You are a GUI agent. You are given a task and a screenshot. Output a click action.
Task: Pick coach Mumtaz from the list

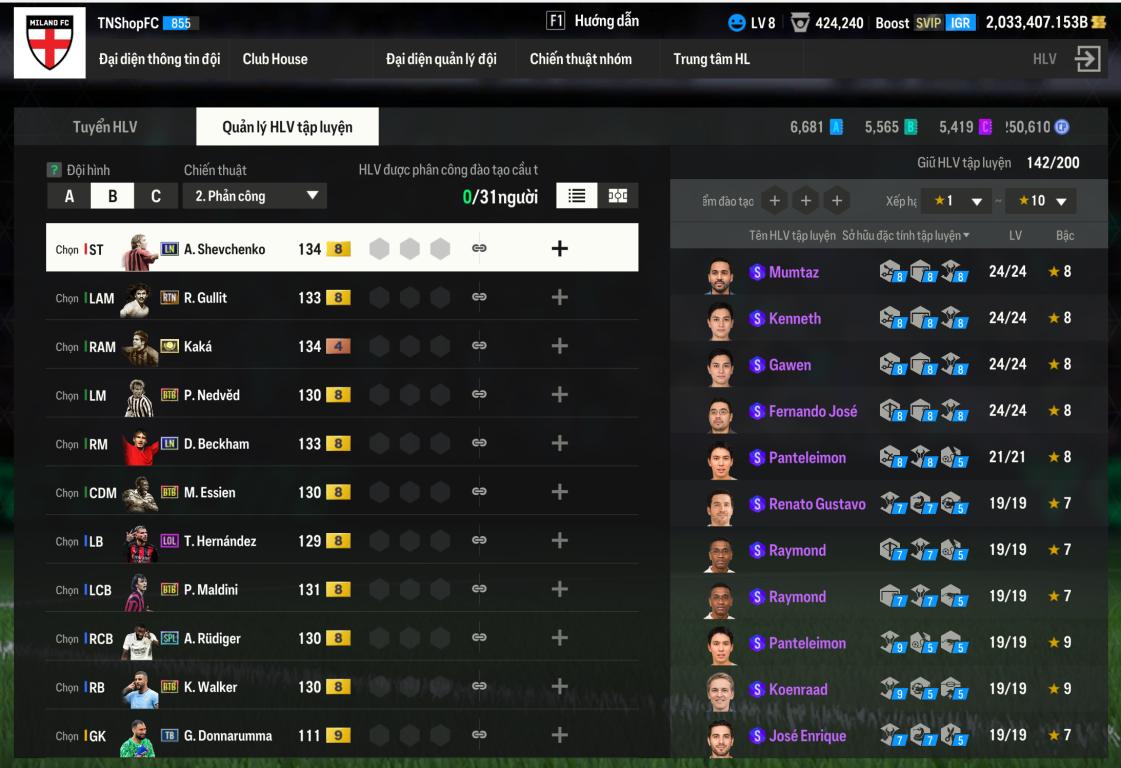point(795,272)
